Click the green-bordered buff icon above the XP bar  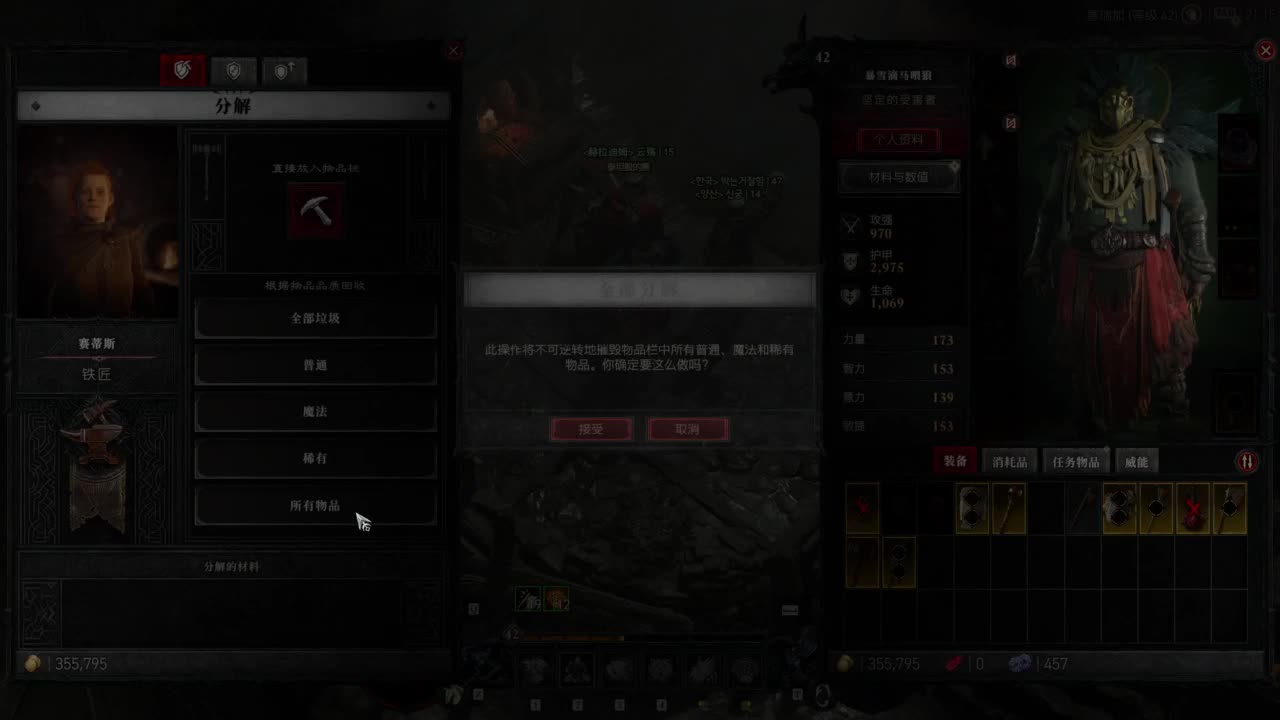(528, 597)
